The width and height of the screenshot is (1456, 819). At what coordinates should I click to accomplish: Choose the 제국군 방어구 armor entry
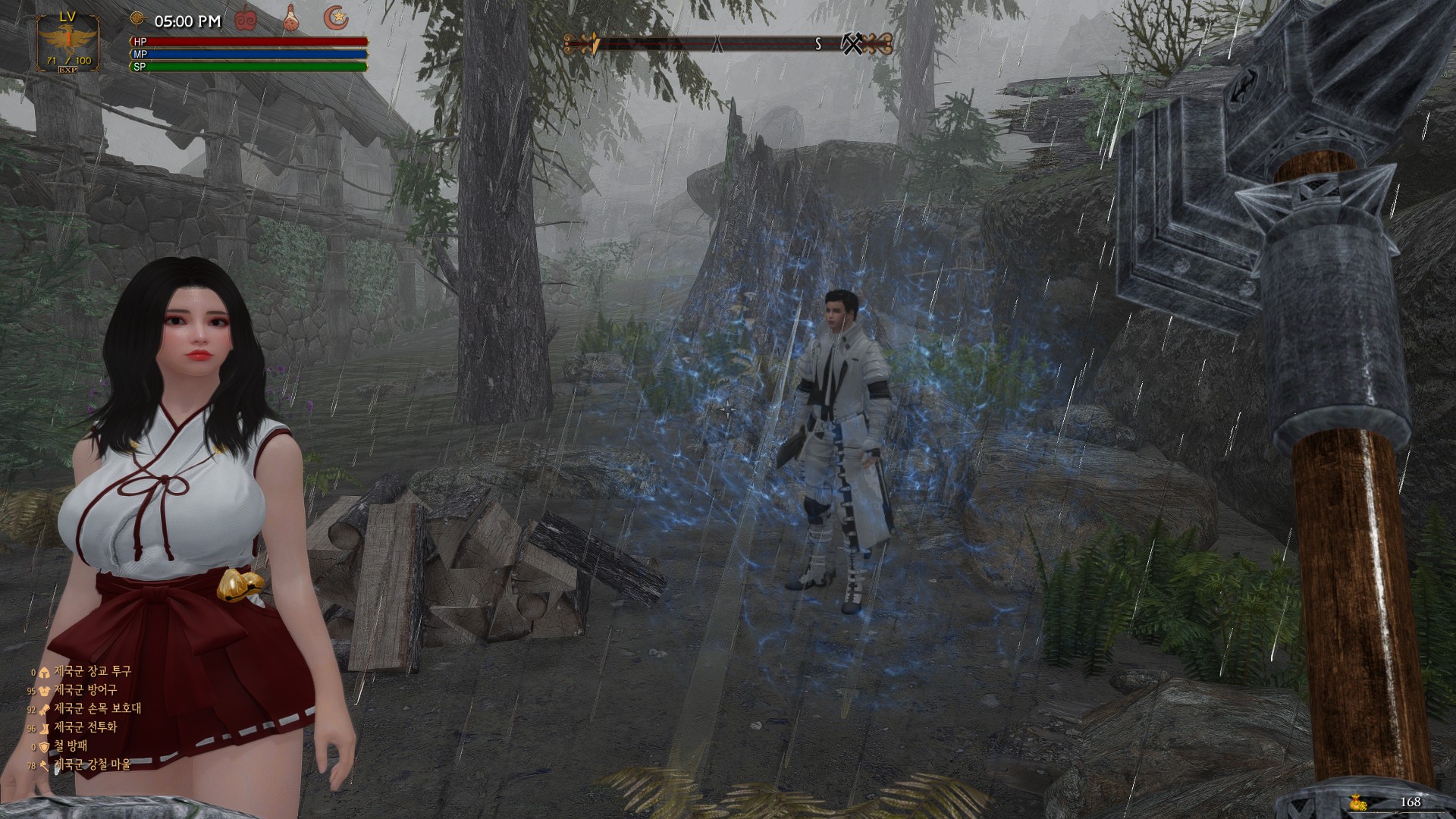click(x=85, y=690)
